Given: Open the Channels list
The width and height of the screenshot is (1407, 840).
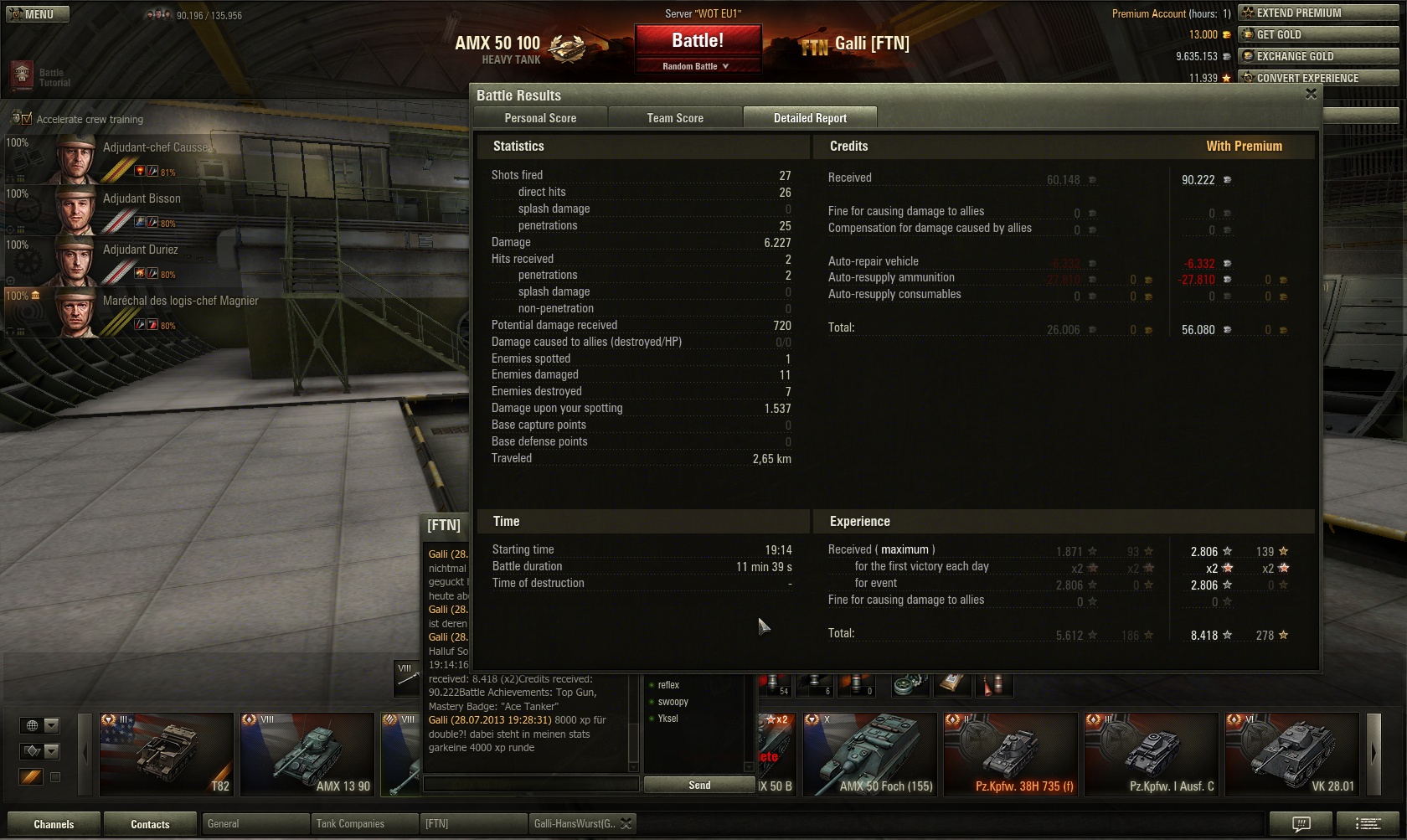Looking at the screenshot, I should pyautogui.click(x=54, y=824).
